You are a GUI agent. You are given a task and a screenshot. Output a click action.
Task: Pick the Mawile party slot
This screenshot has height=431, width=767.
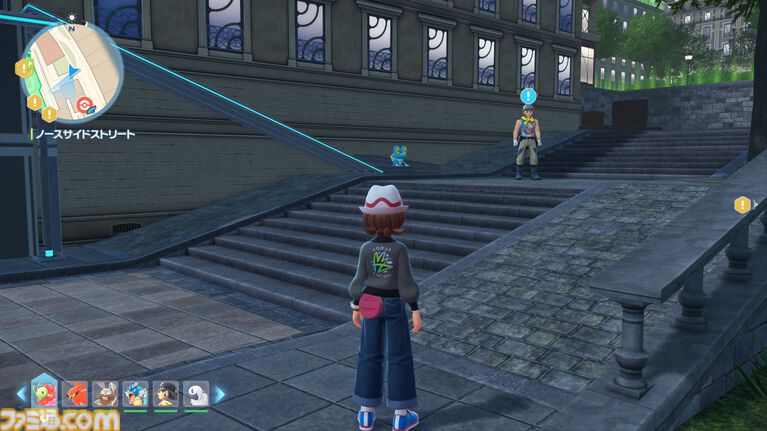tap(166, 394)
